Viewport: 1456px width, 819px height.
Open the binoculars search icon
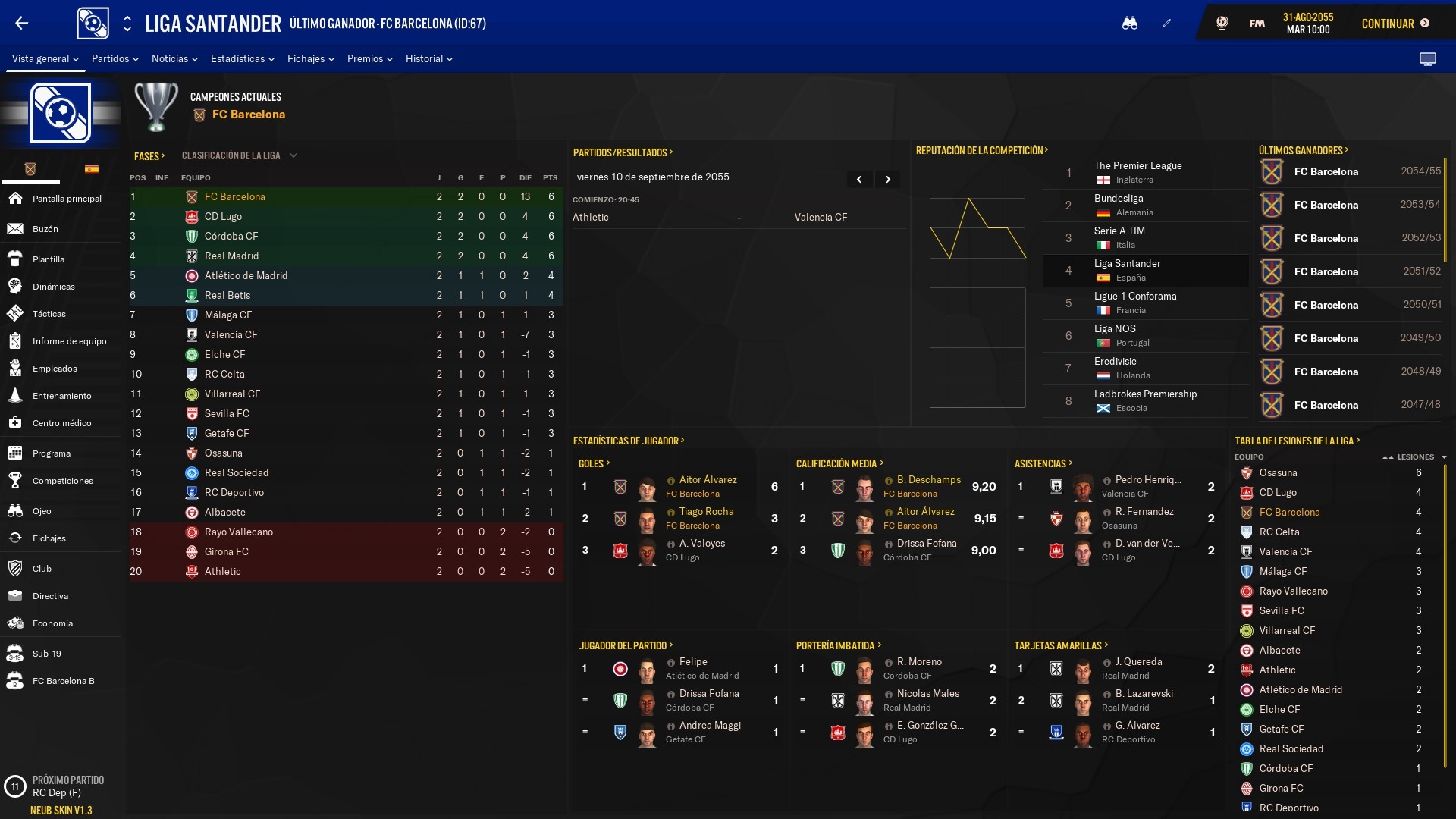(x=1130, y=24)
